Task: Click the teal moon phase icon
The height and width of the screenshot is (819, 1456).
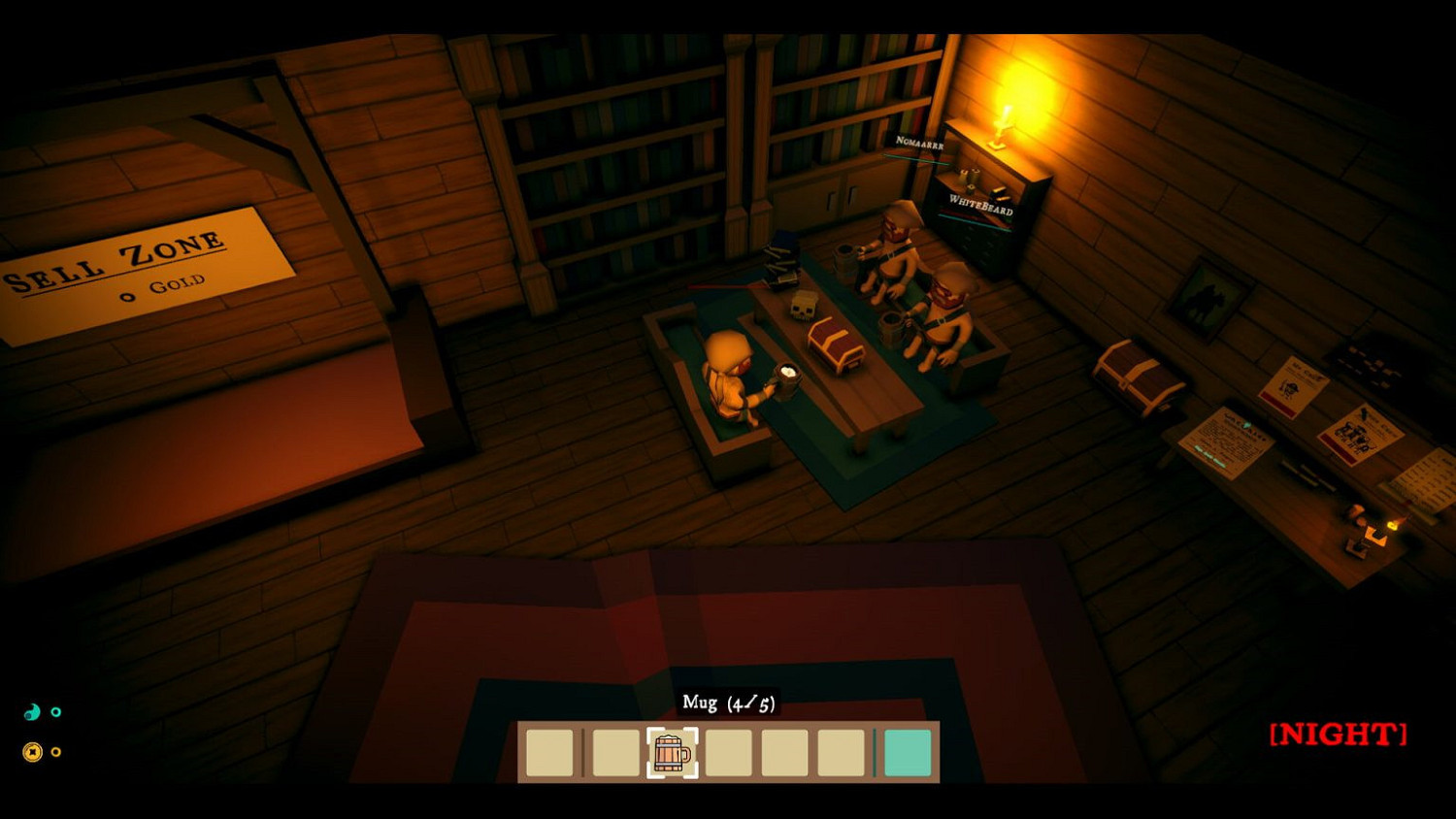Action: coord(31,711)
